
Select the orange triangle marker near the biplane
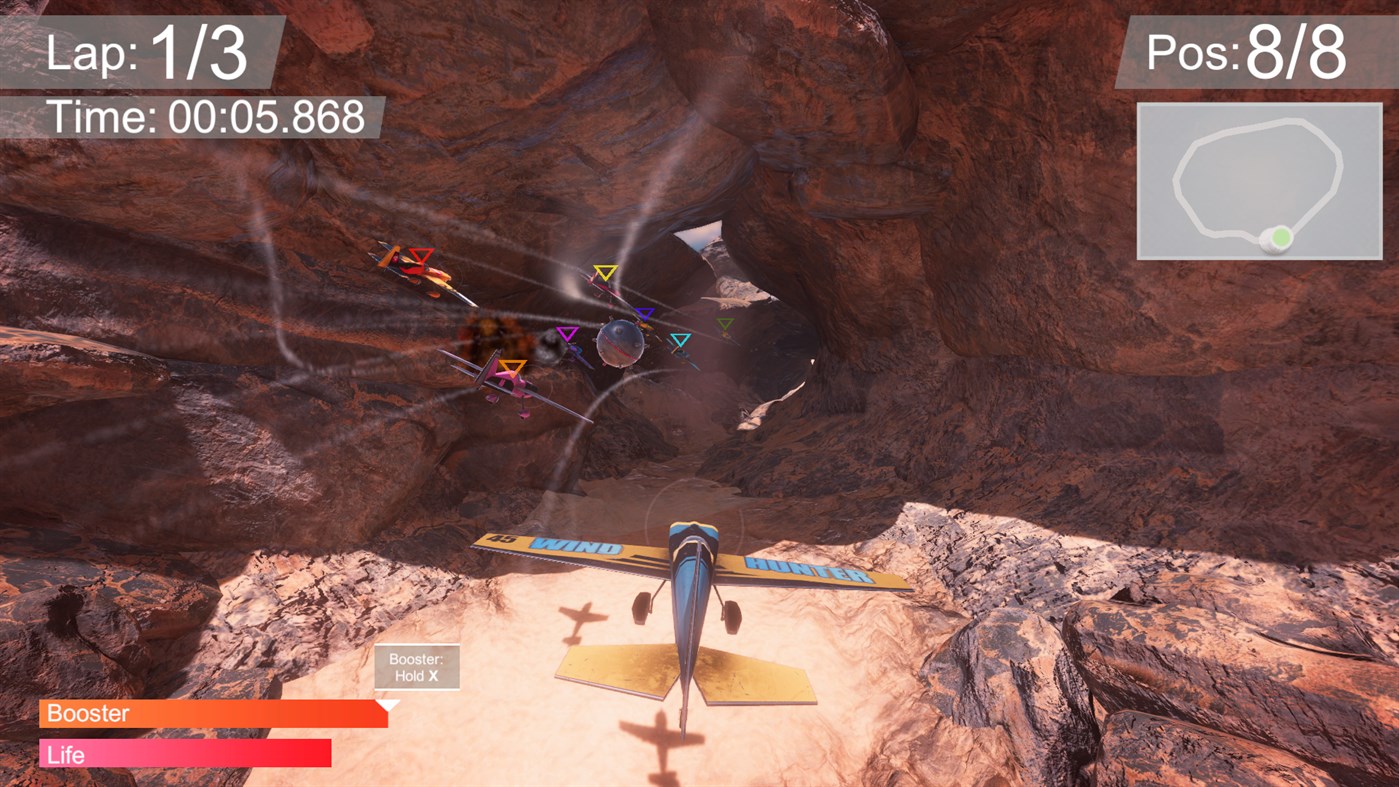coord(512,365)
